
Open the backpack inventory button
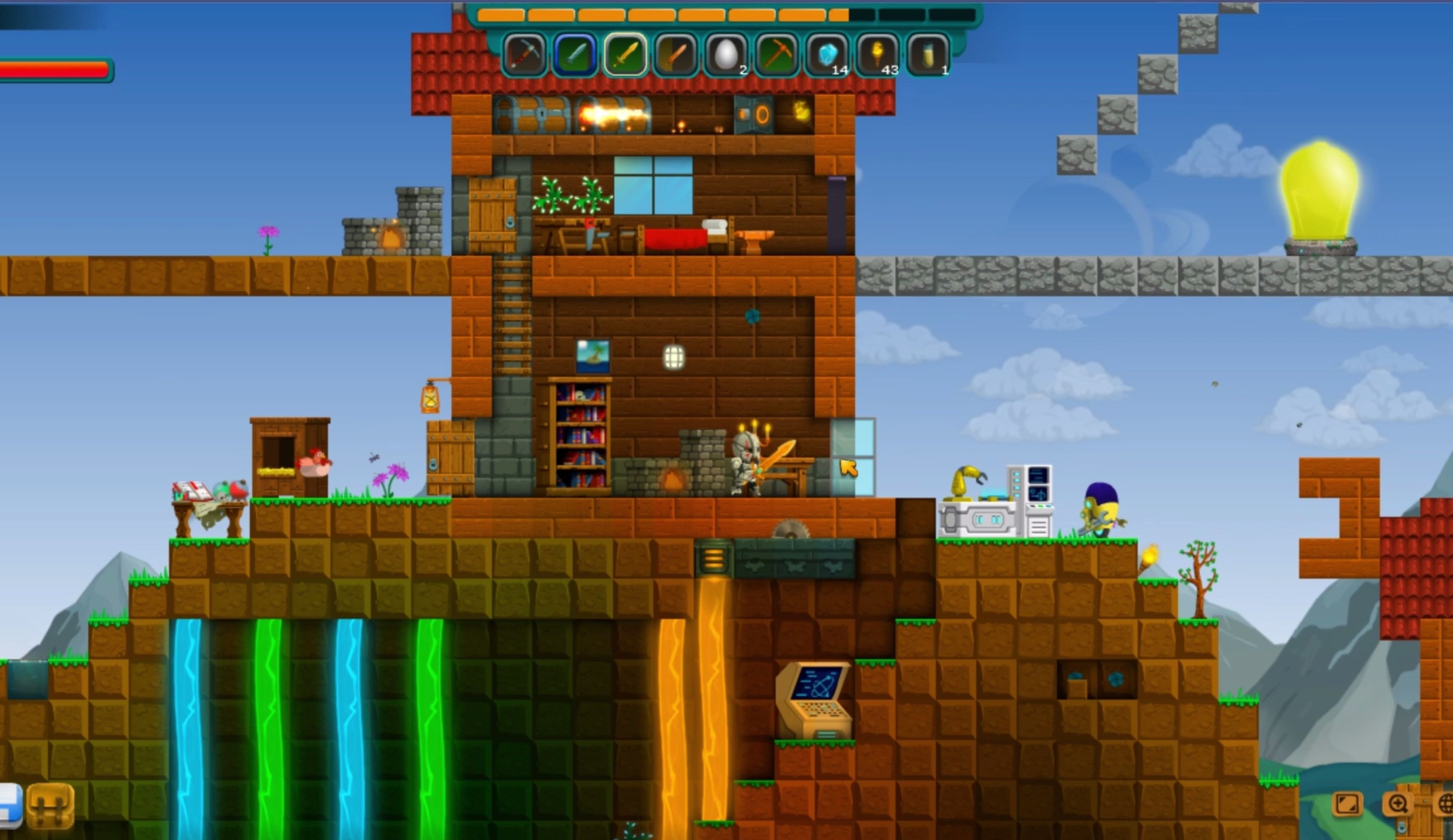51,806
